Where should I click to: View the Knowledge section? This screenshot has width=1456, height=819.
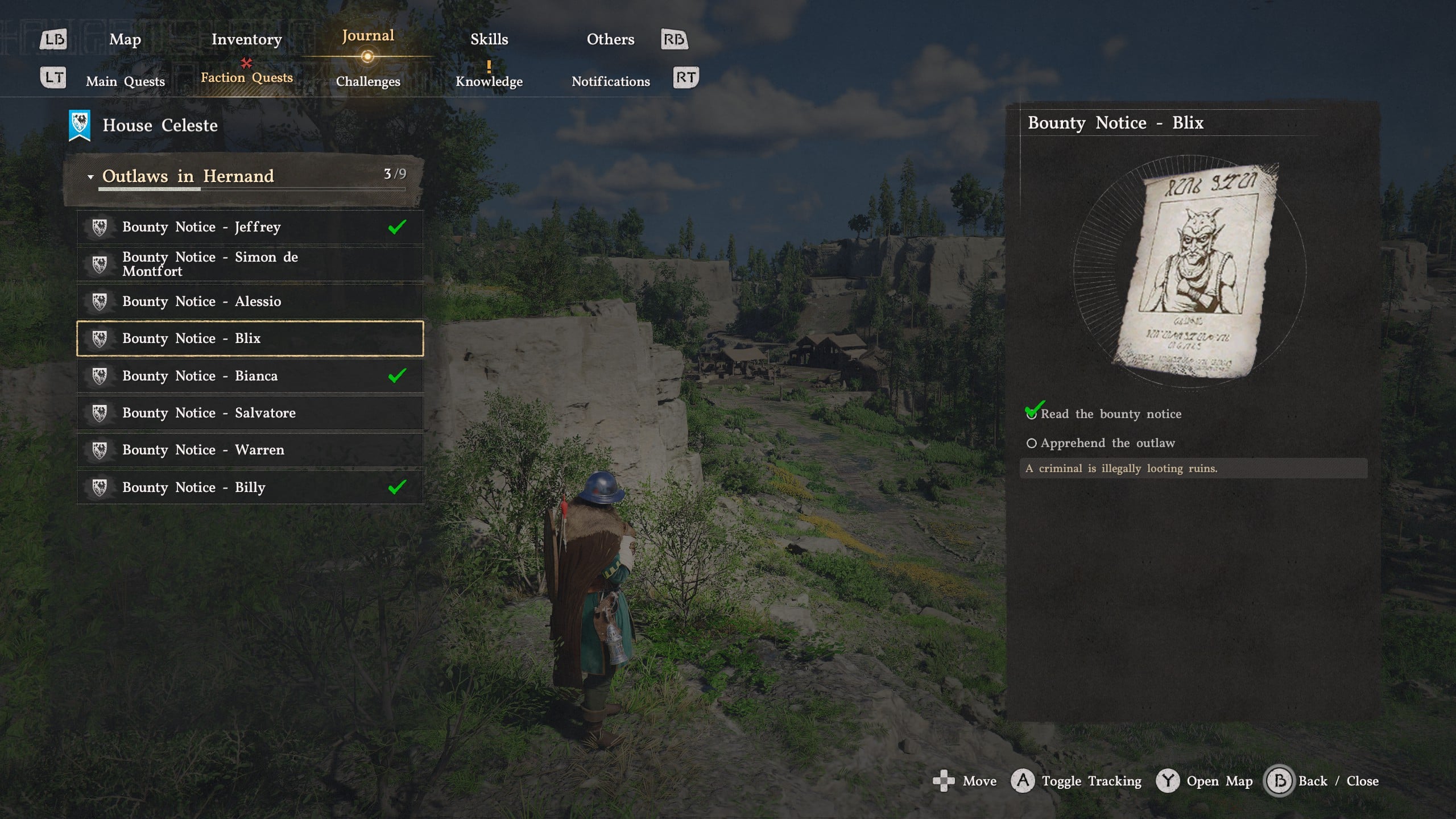pos(489,81)
